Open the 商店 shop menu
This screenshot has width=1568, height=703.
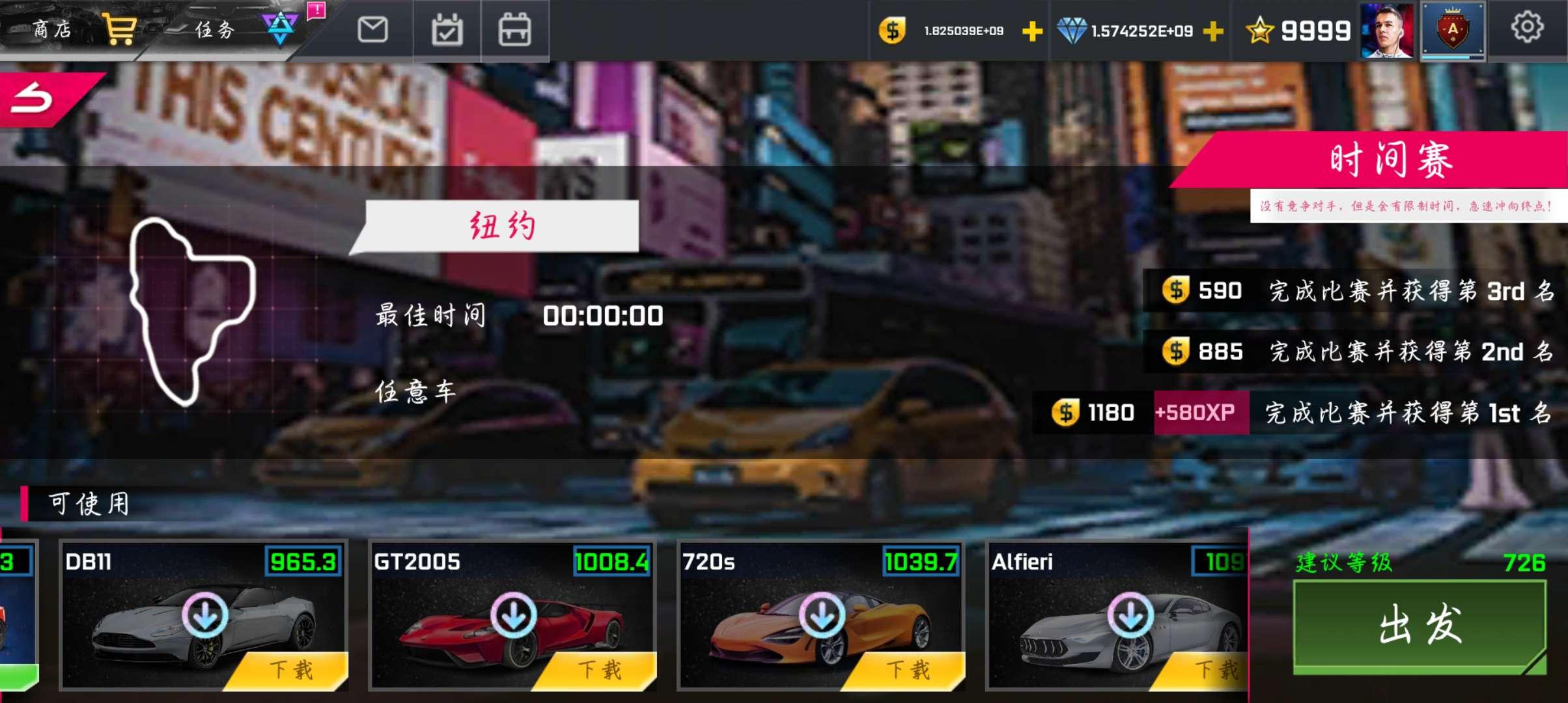pos(52,27)
